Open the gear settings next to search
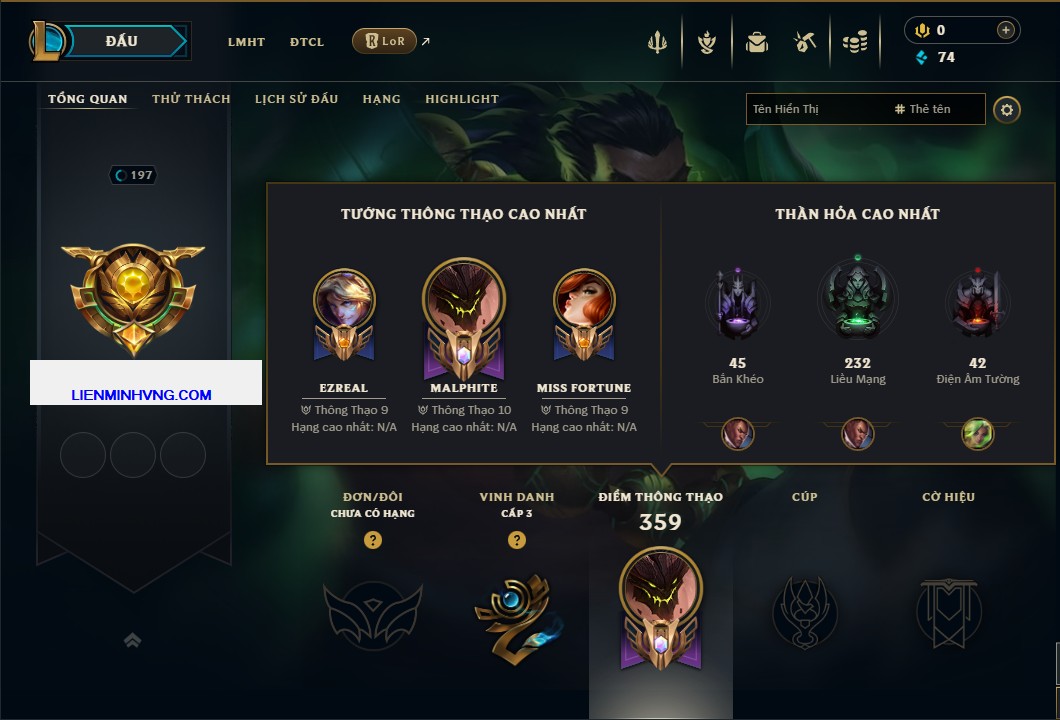The width and height of the screenshot is (1060, 720). point(1007,109)
